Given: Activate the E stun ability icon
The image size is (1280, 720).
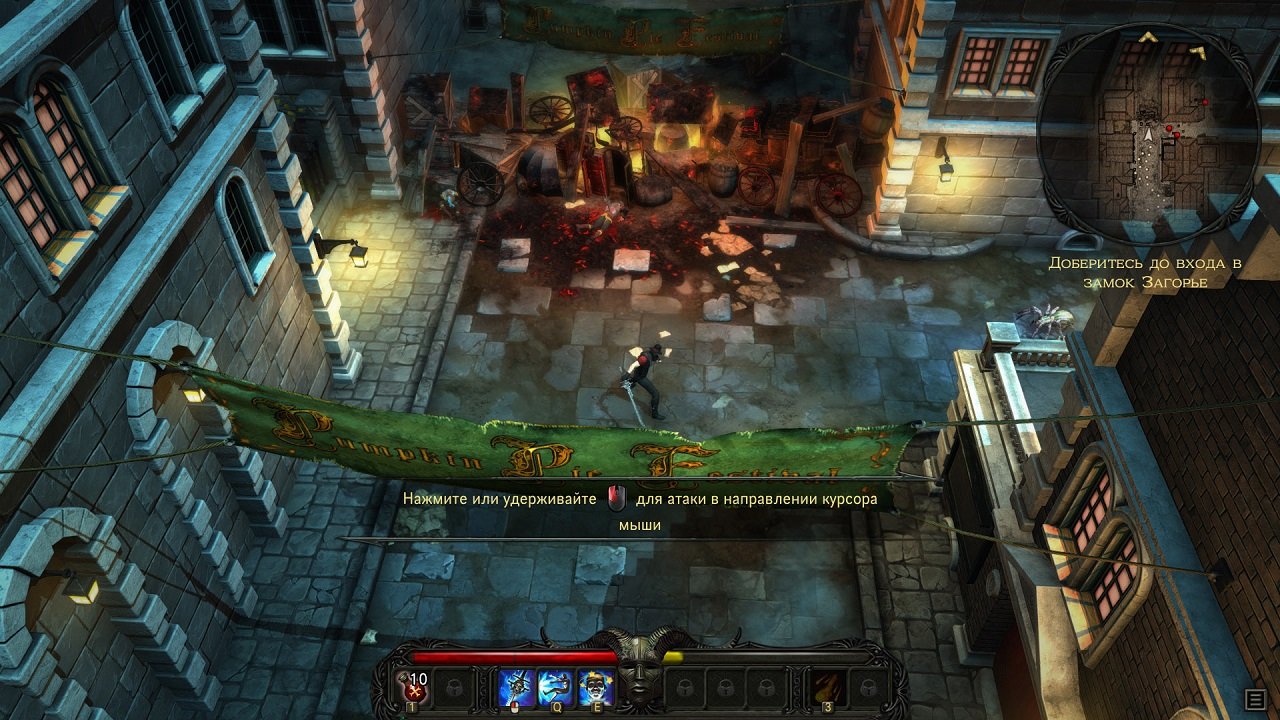Looking at the screenshot, I should tap(595, 687).
